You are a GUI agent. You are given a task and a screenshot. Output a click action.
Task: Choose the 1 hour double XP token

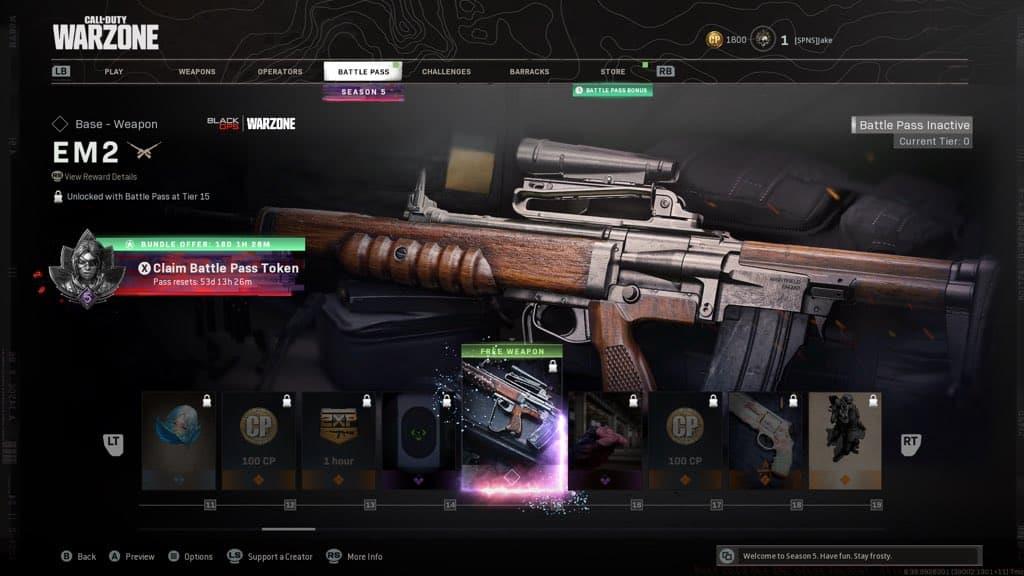coord(337,440)
